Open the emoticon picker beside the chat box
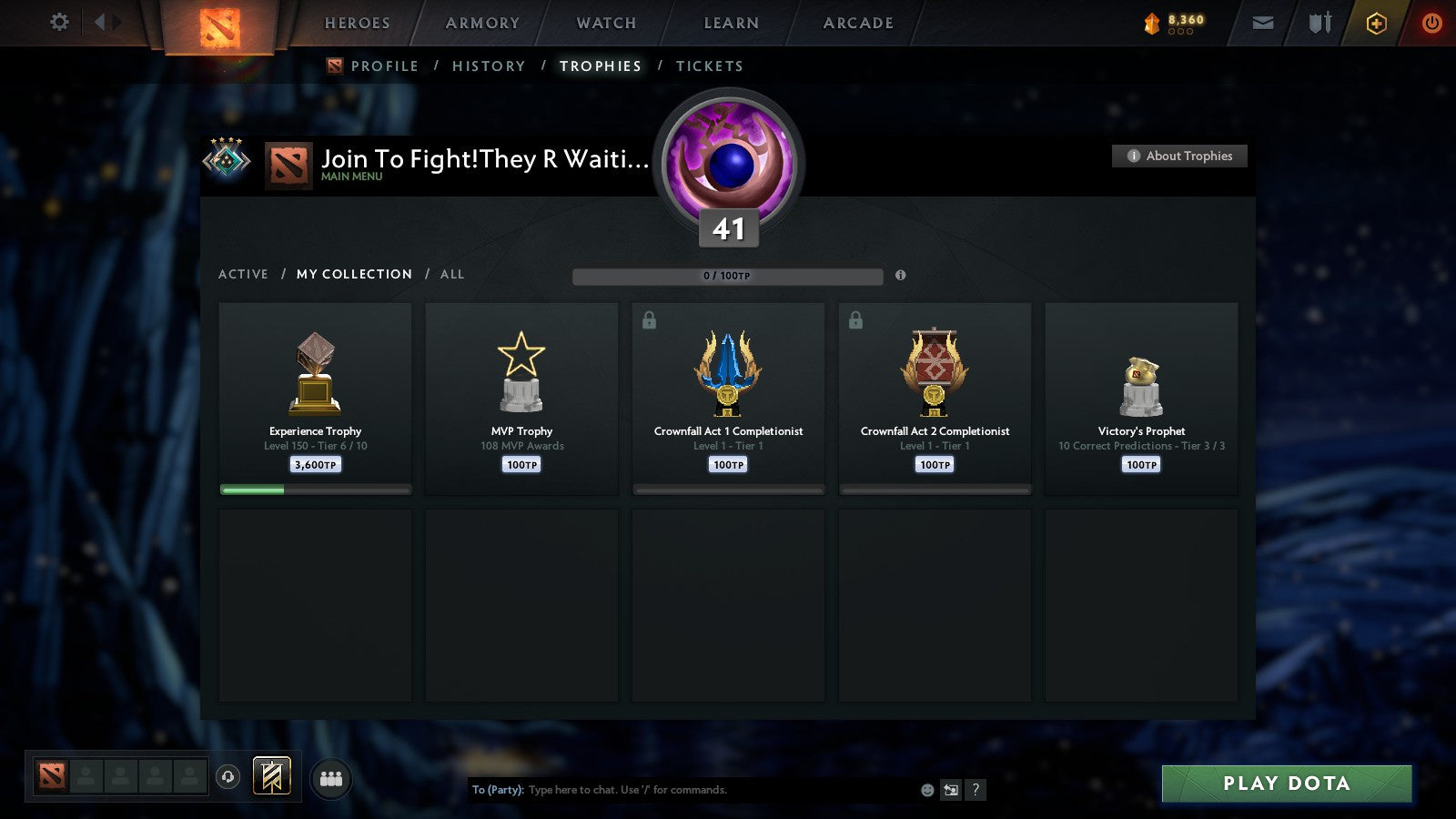 (x=926, y=790)
